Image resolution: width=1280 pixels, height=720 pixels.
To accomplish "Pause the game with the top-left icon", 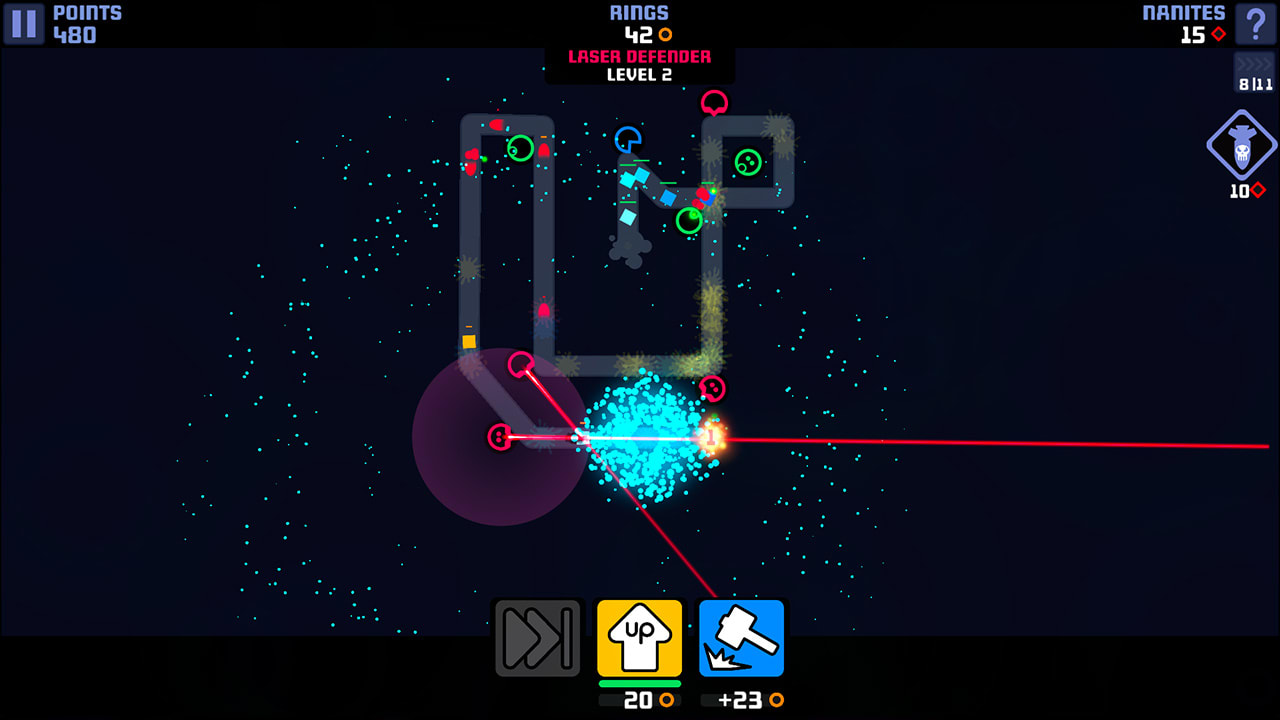I will click(x=21, y=21).
